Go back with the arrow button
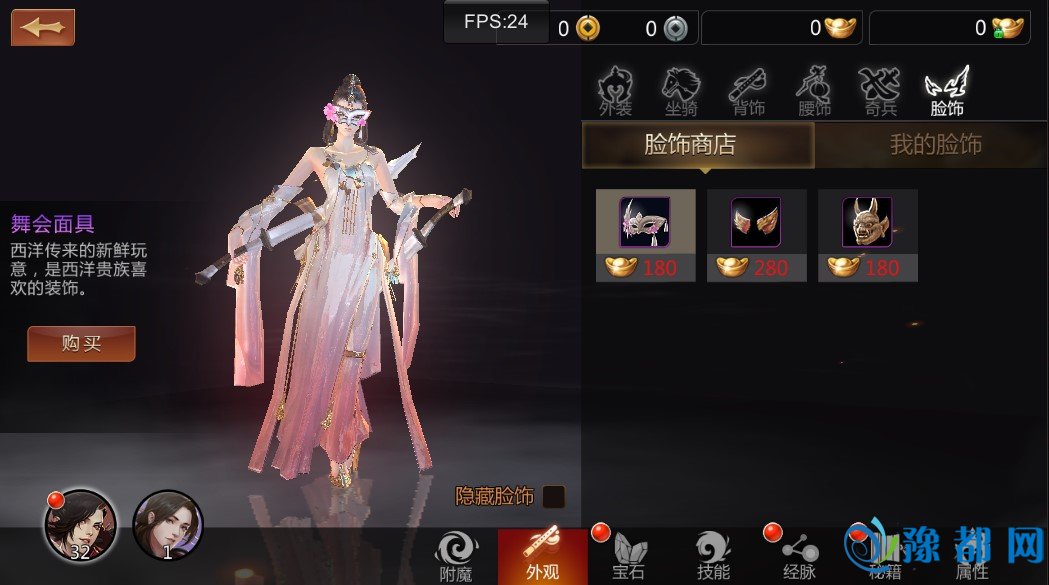 pos(43,27)
